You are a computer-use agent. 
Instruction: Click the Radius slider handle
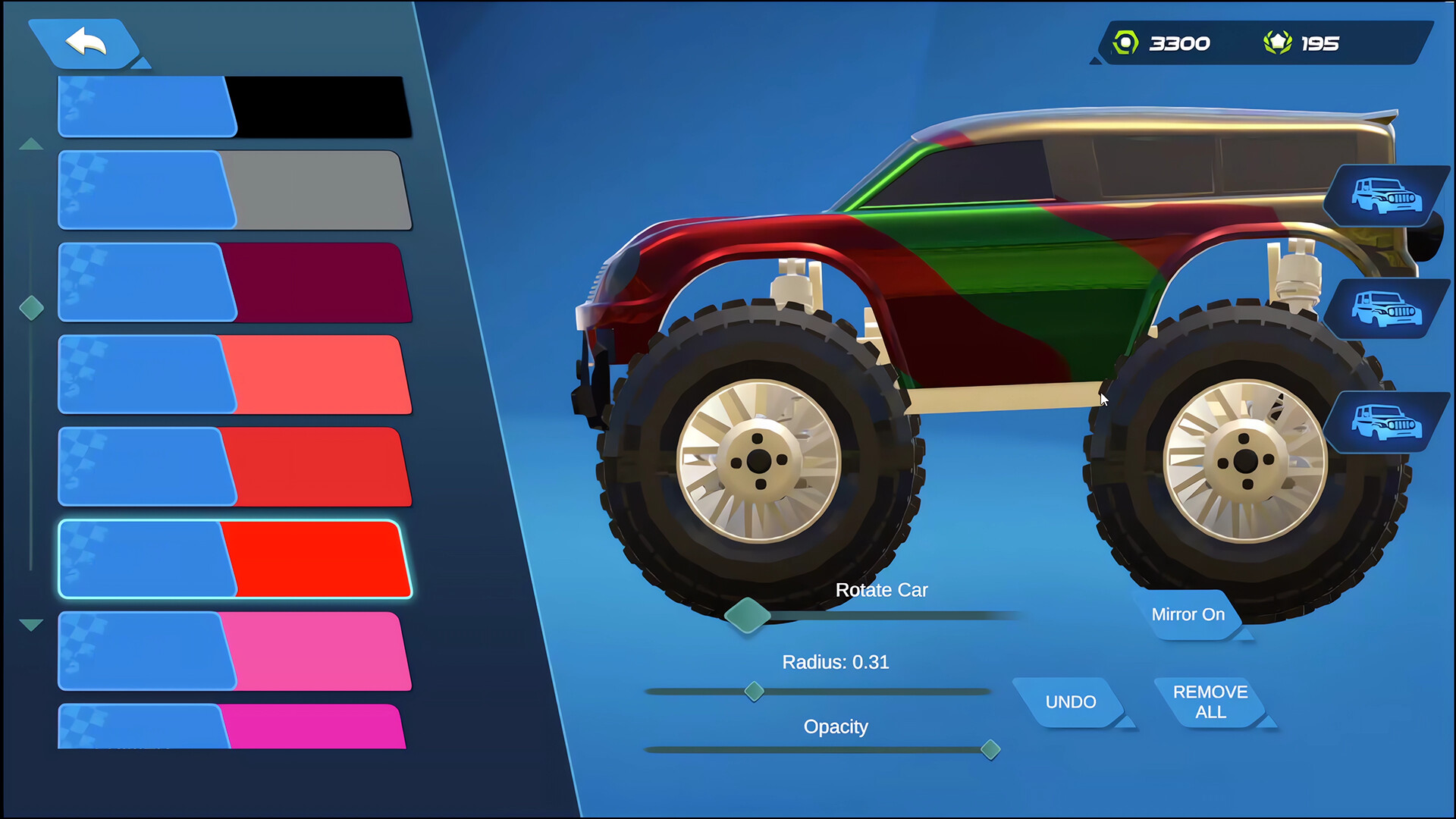pos(755,691)
